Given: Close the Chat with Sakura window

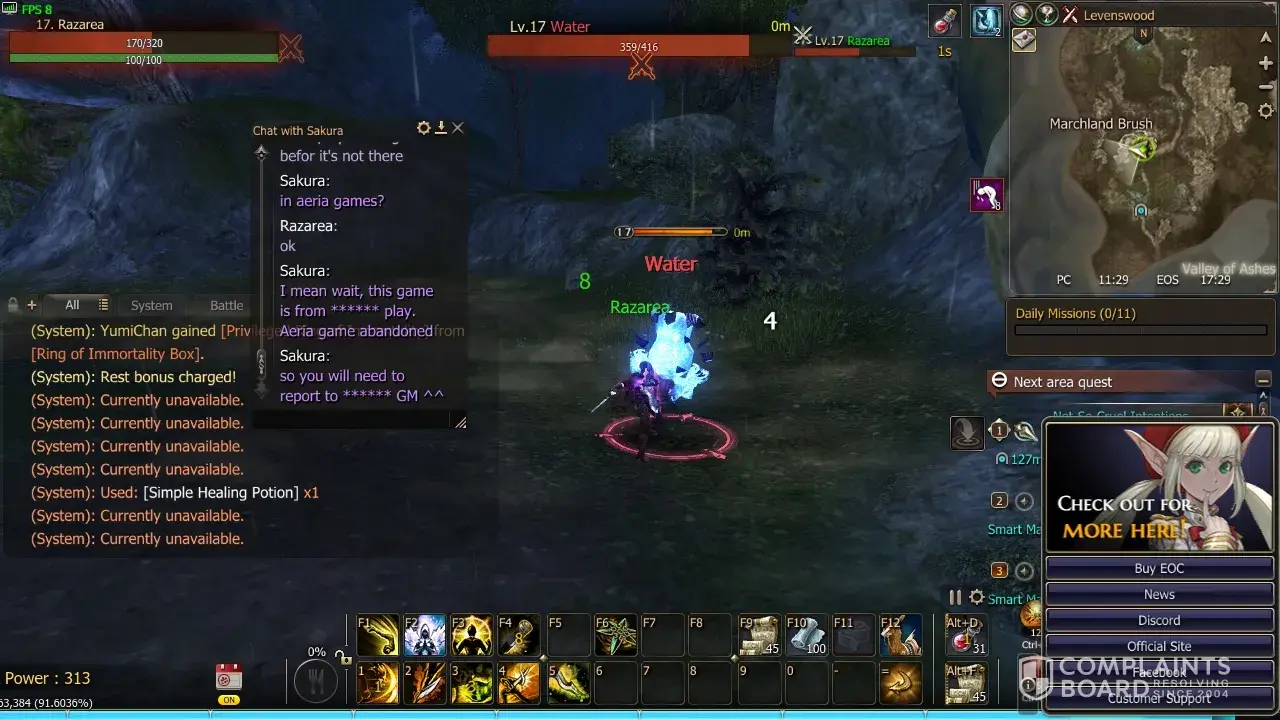Looking at the screenshot, I should tap(458, 128).
